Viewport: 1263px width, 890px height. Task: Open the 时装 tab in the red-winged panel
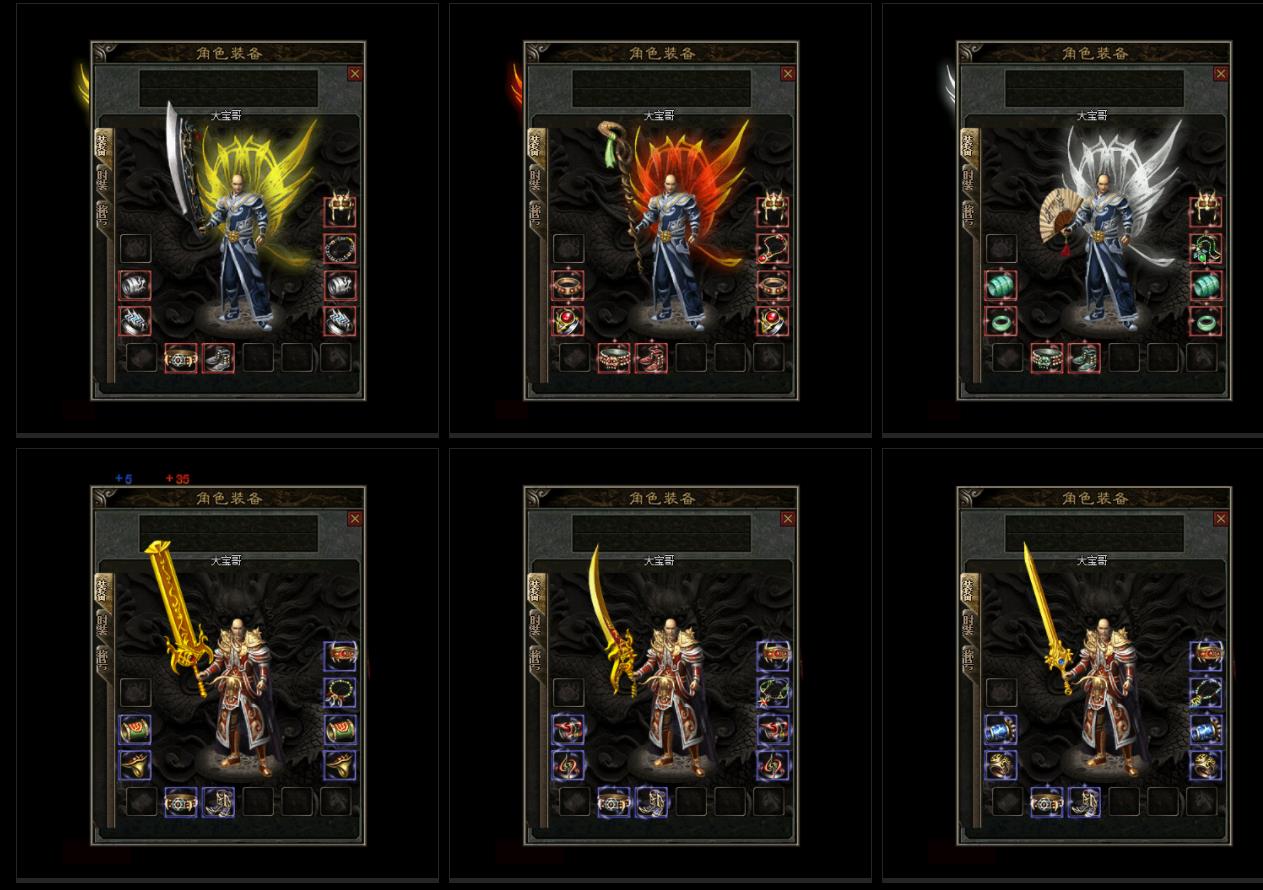pyautogui.click(x=536, y=180)
